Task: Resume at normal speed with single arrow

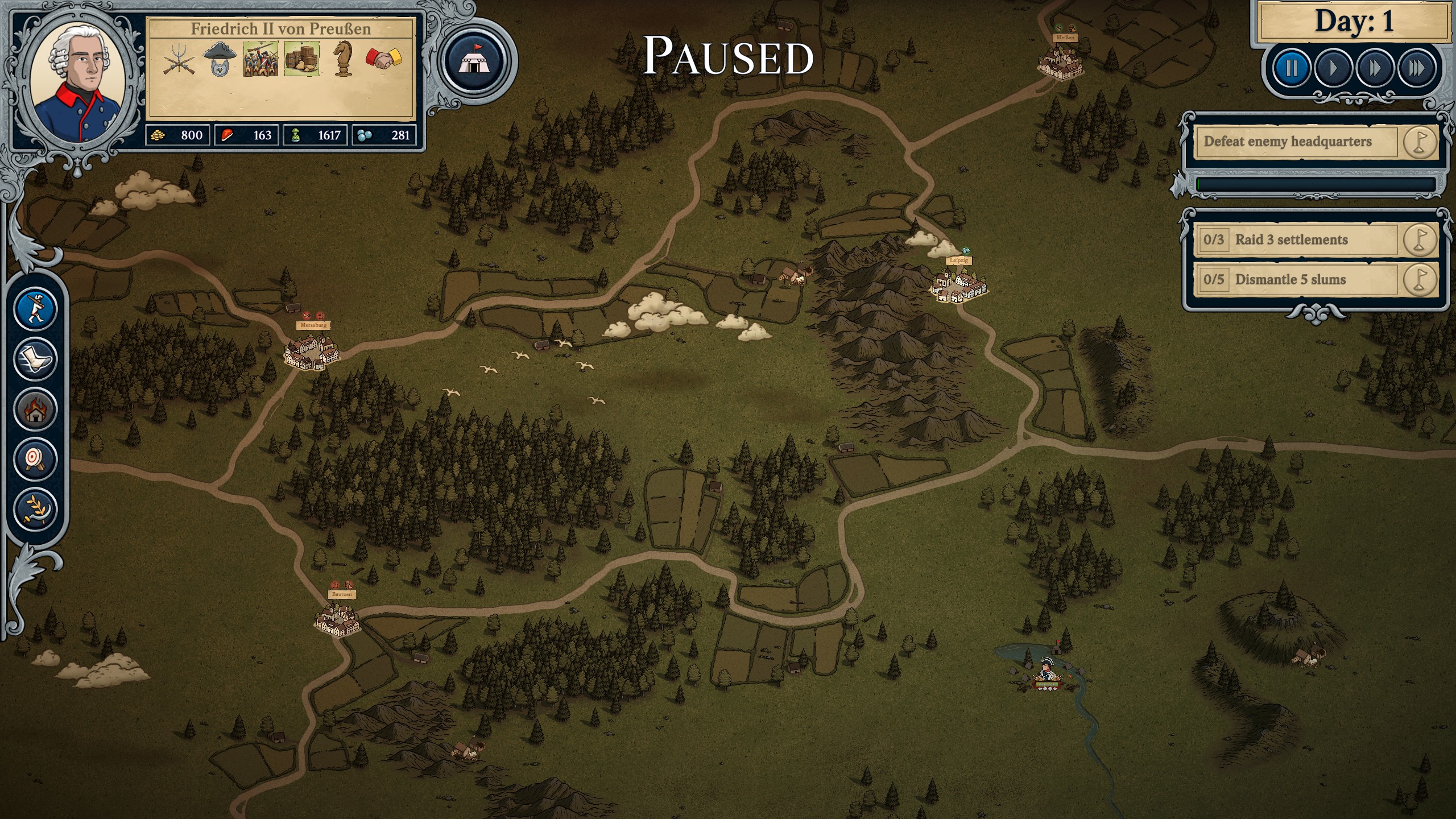Action: [1333, 69]
